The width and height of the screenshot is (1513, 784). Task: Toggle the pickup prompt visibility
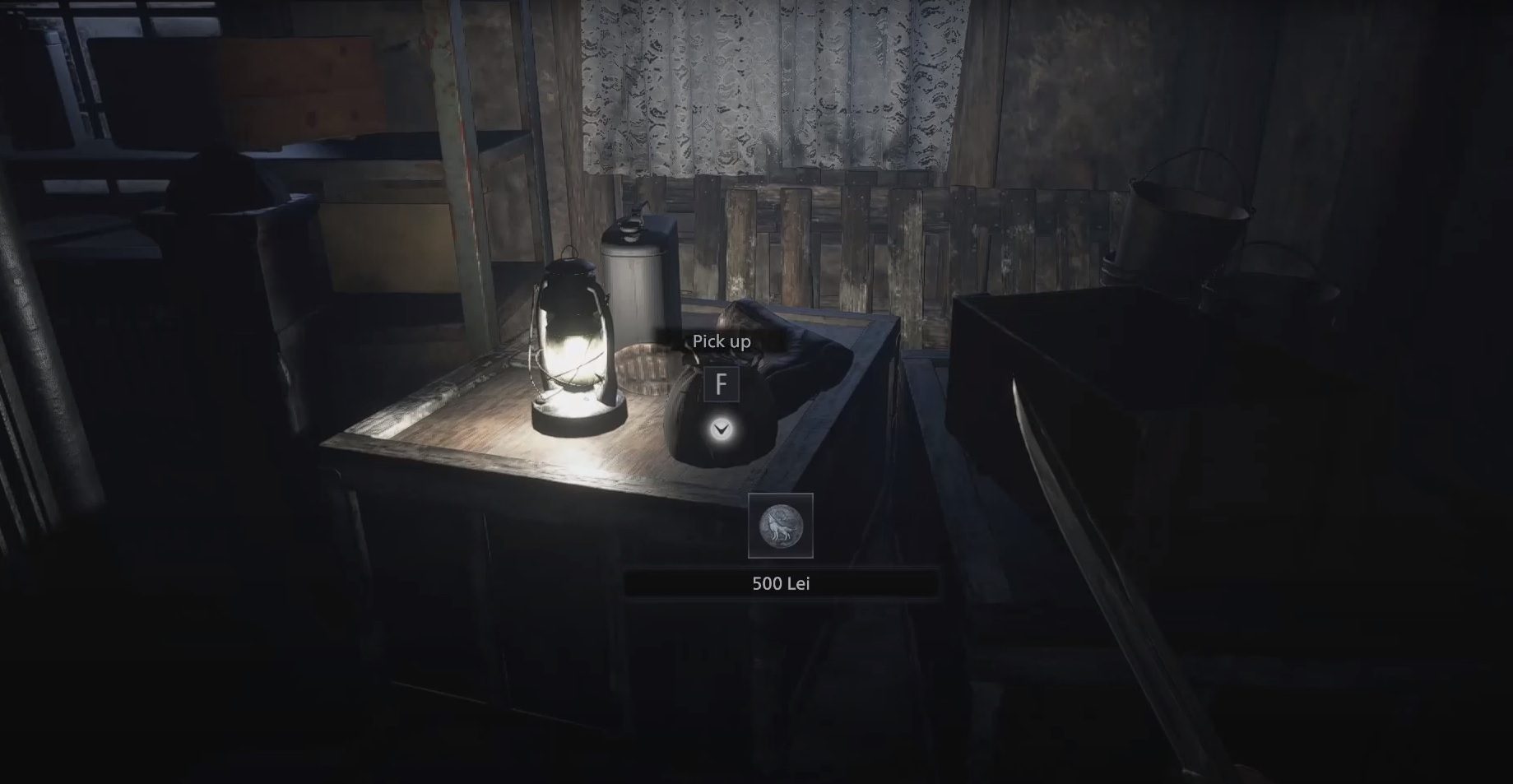721,341
